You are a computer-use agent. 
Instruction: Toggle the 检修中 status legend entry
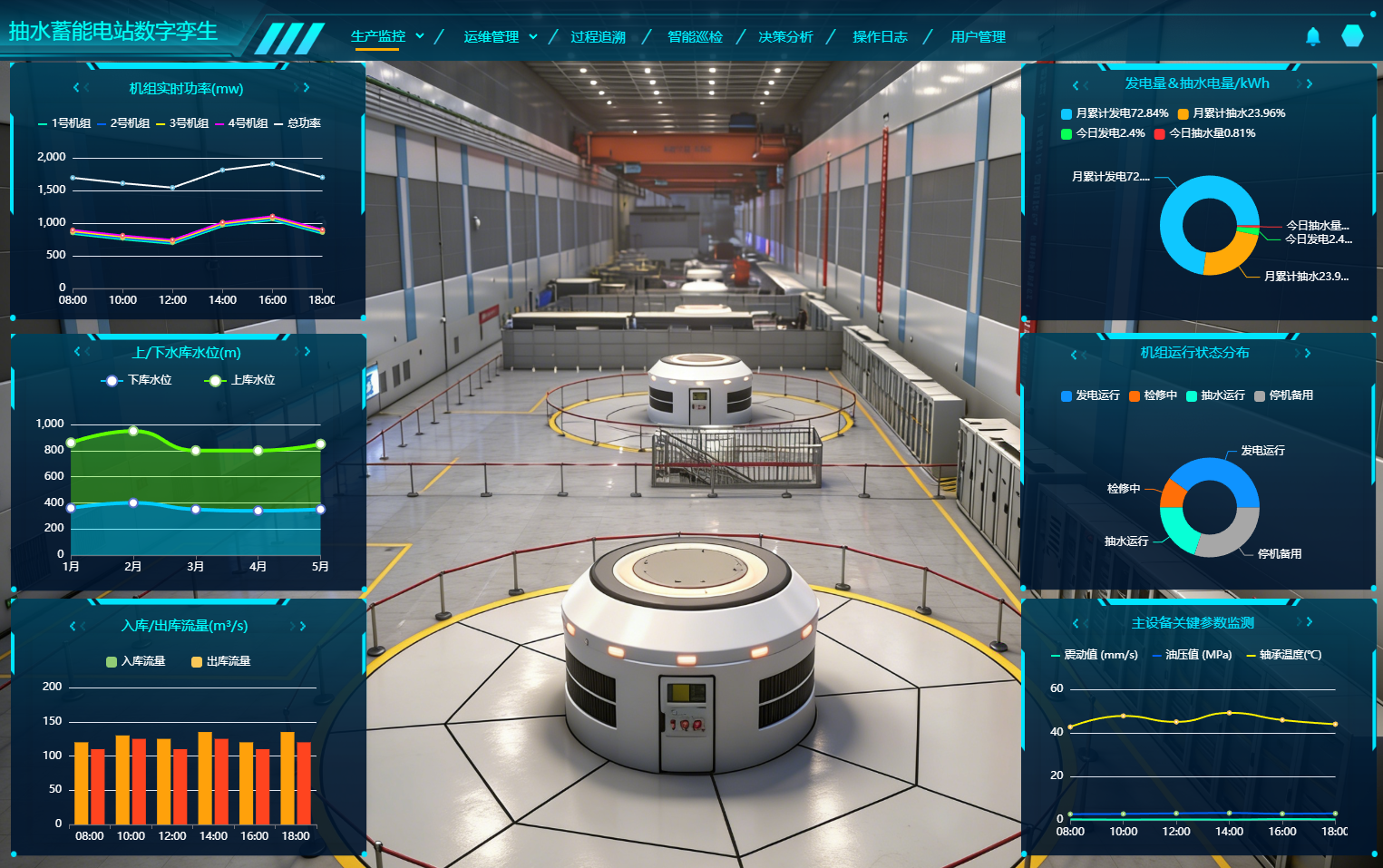click(1153, 395)
